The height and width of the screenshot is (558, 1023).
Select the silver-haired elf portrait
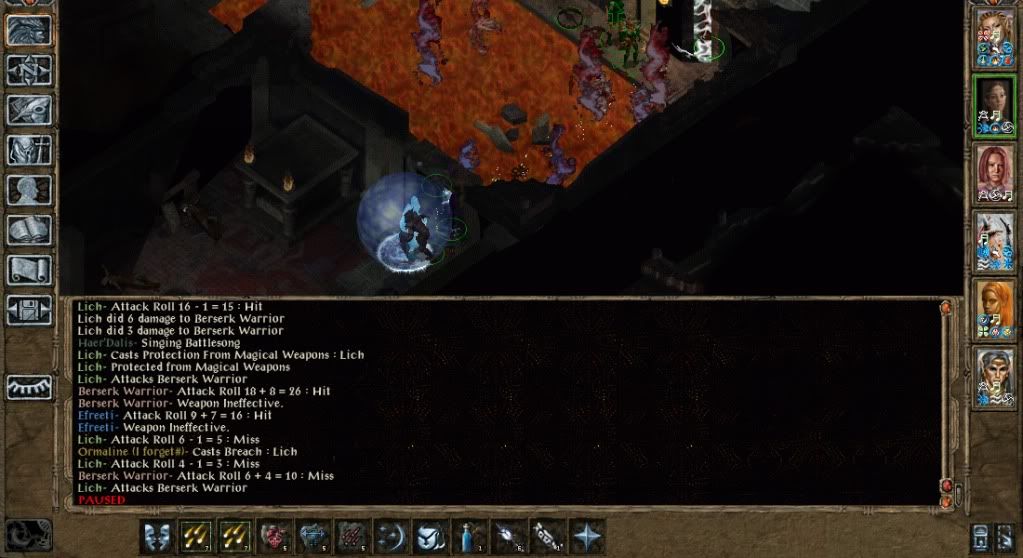pyautogui.click(x=994, y=376)
